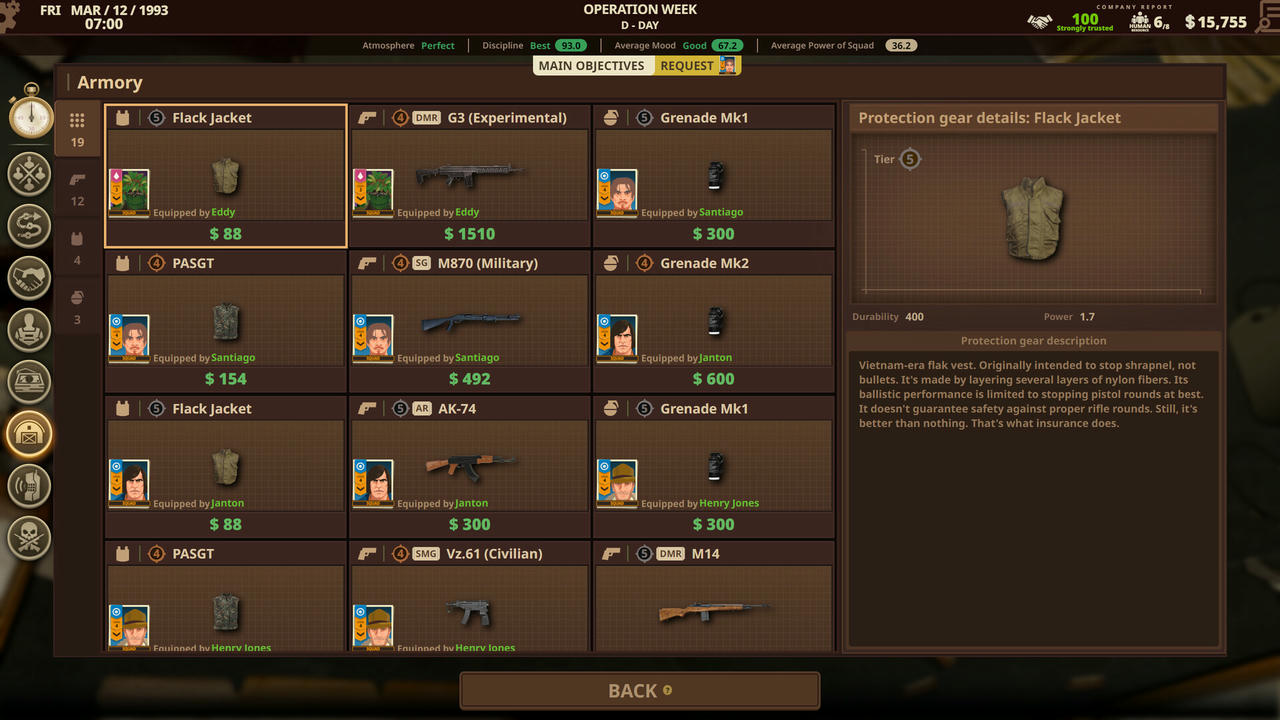This screenshot has height=720, width=1280.
Task: Filter armory by protection vests
Action: point(77,247)
